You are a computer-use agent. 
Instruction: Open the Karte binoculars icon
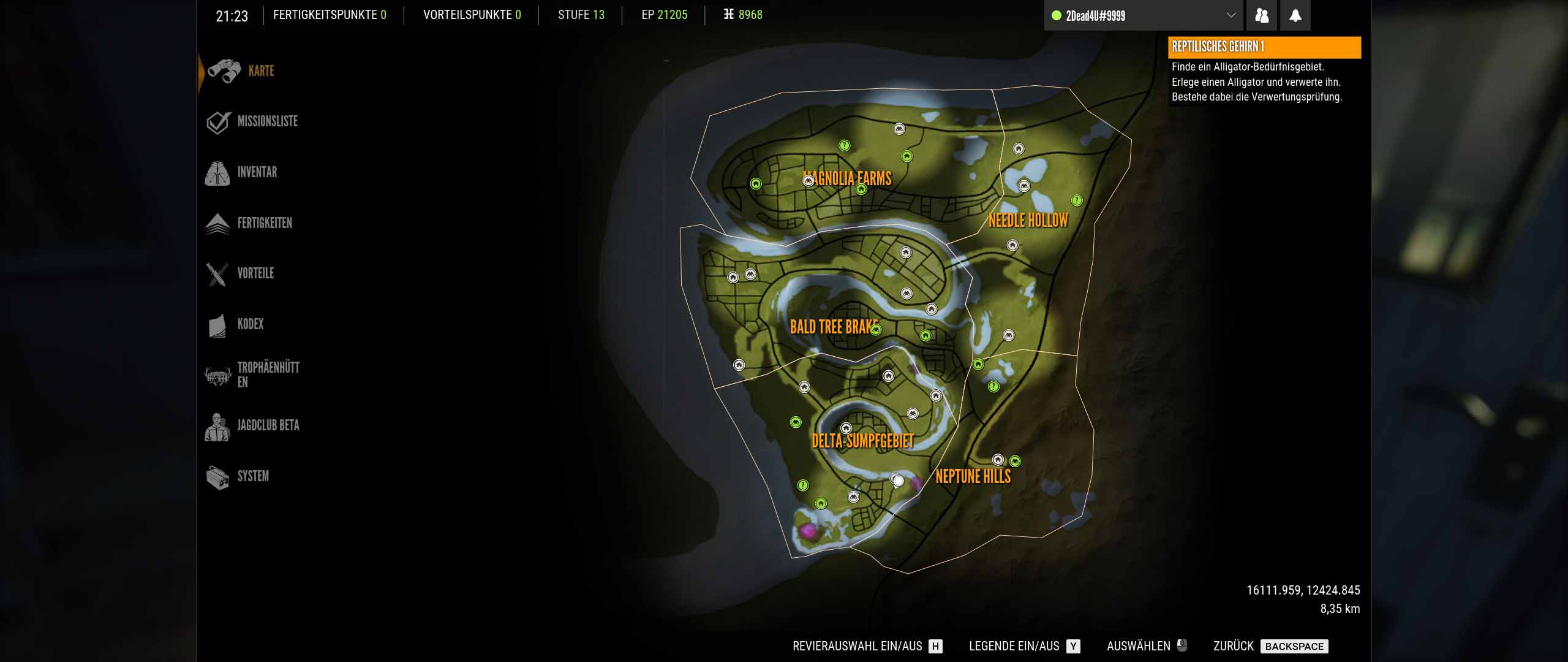[225, 70]
